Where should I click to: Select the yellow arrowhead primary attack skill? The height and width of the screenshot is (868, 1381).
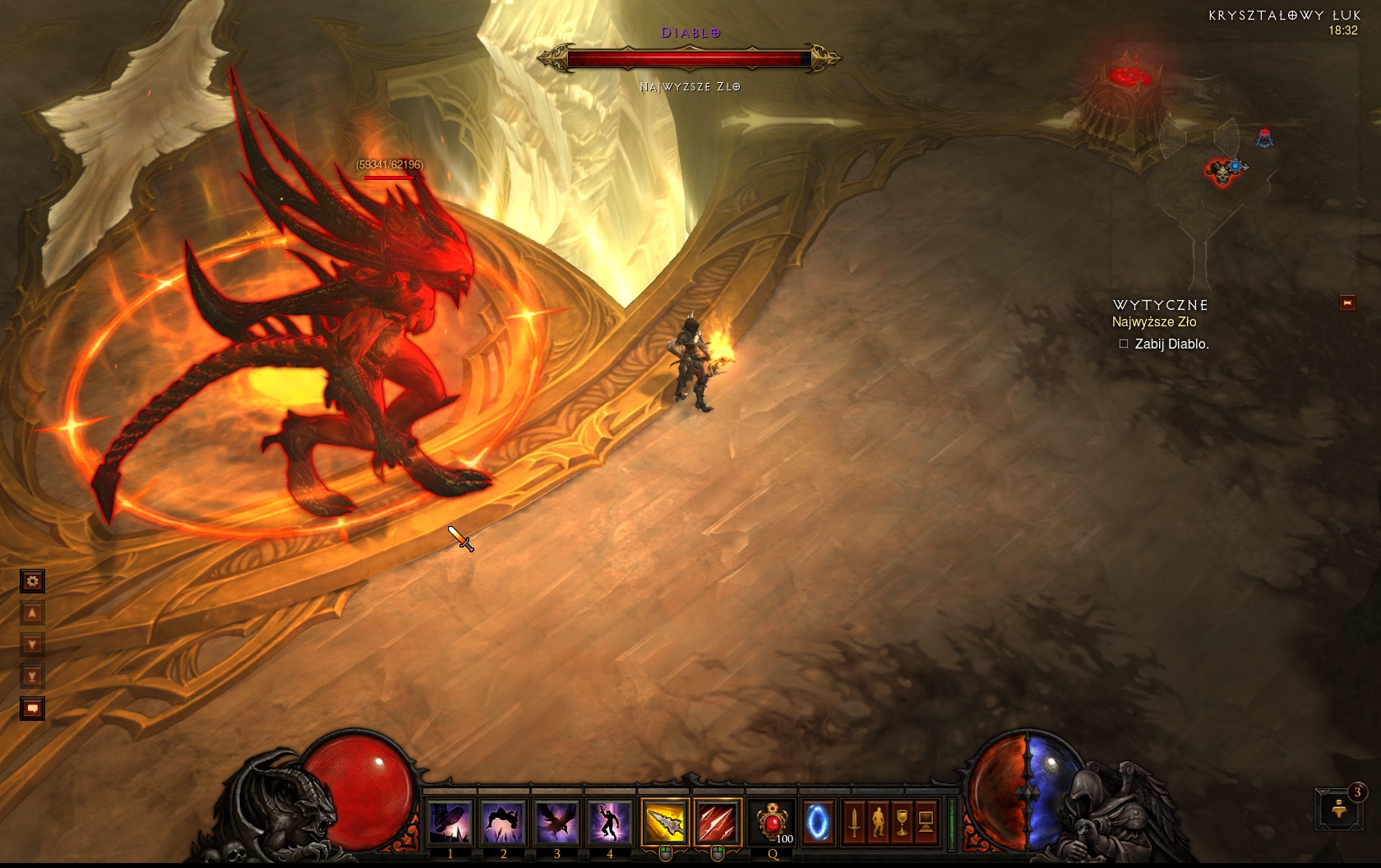(x=665, y=822)
